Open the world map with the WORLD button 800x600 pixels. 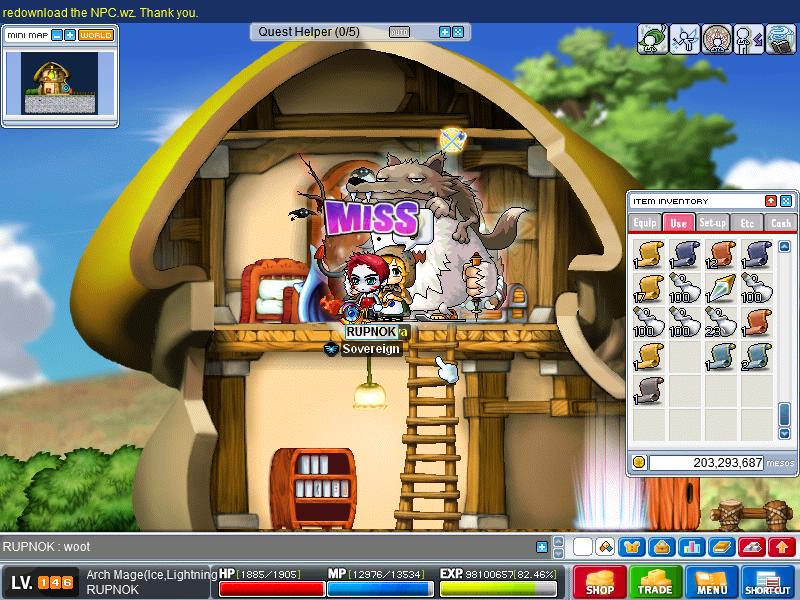(96, 35)
